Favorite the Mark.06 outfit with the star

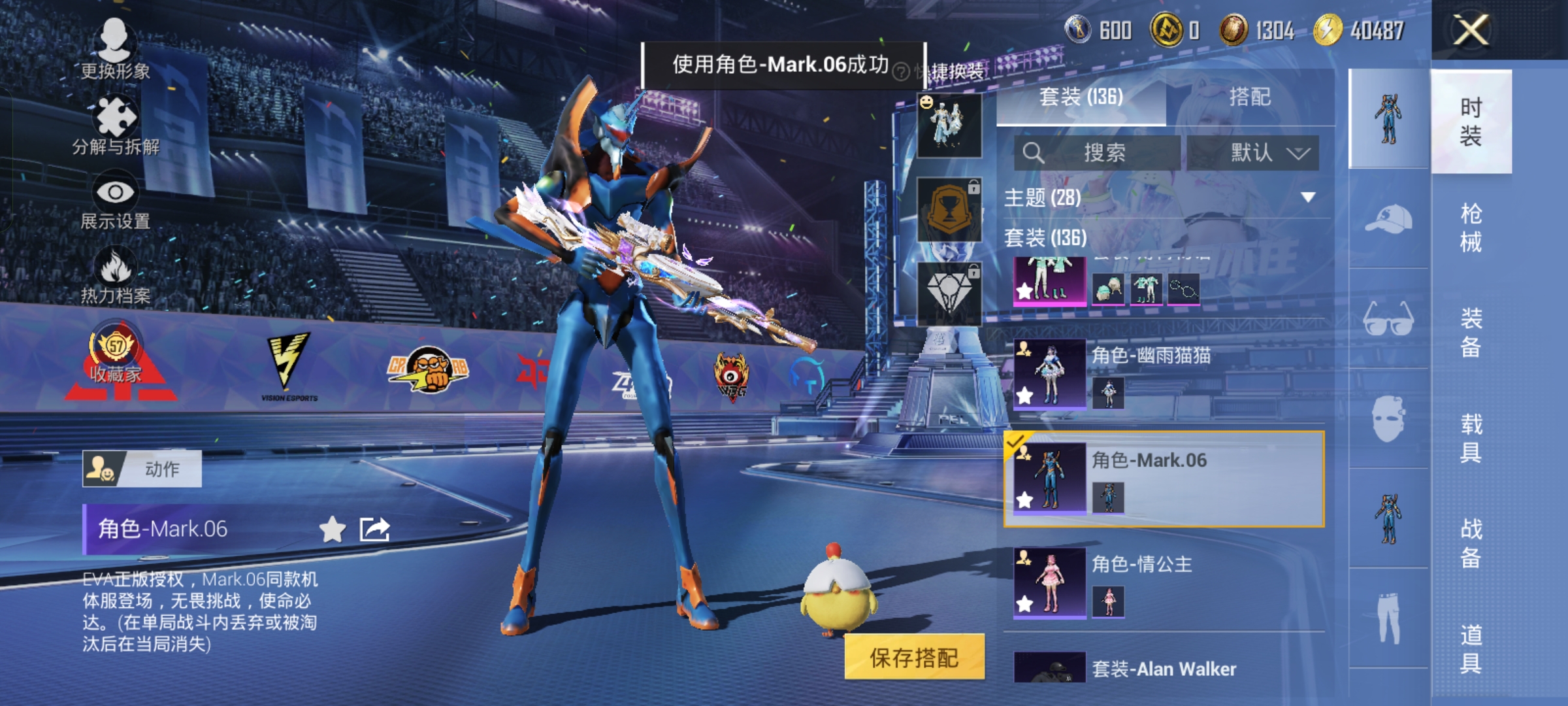coord(332,529)
